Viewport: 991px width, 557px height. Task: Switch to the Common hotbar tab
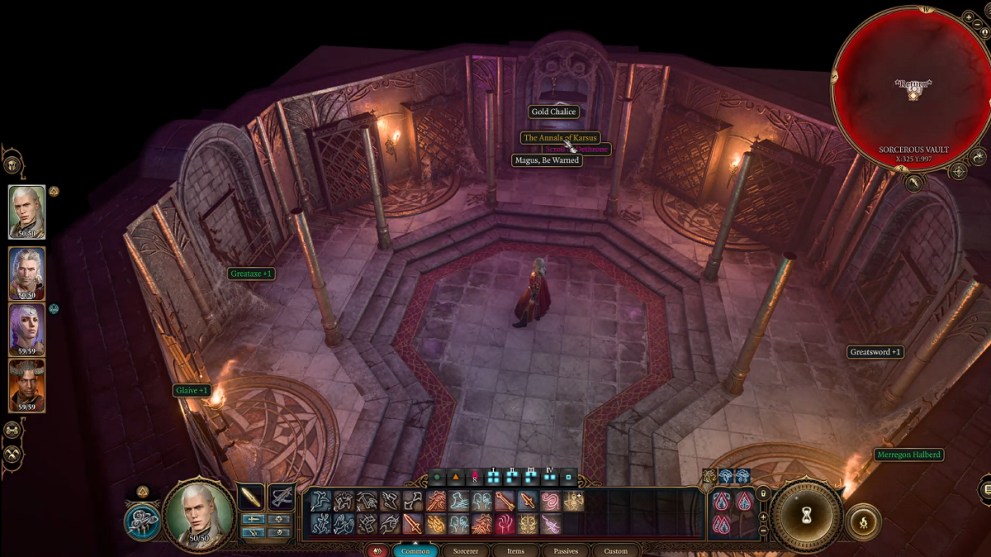click(415, 551)
